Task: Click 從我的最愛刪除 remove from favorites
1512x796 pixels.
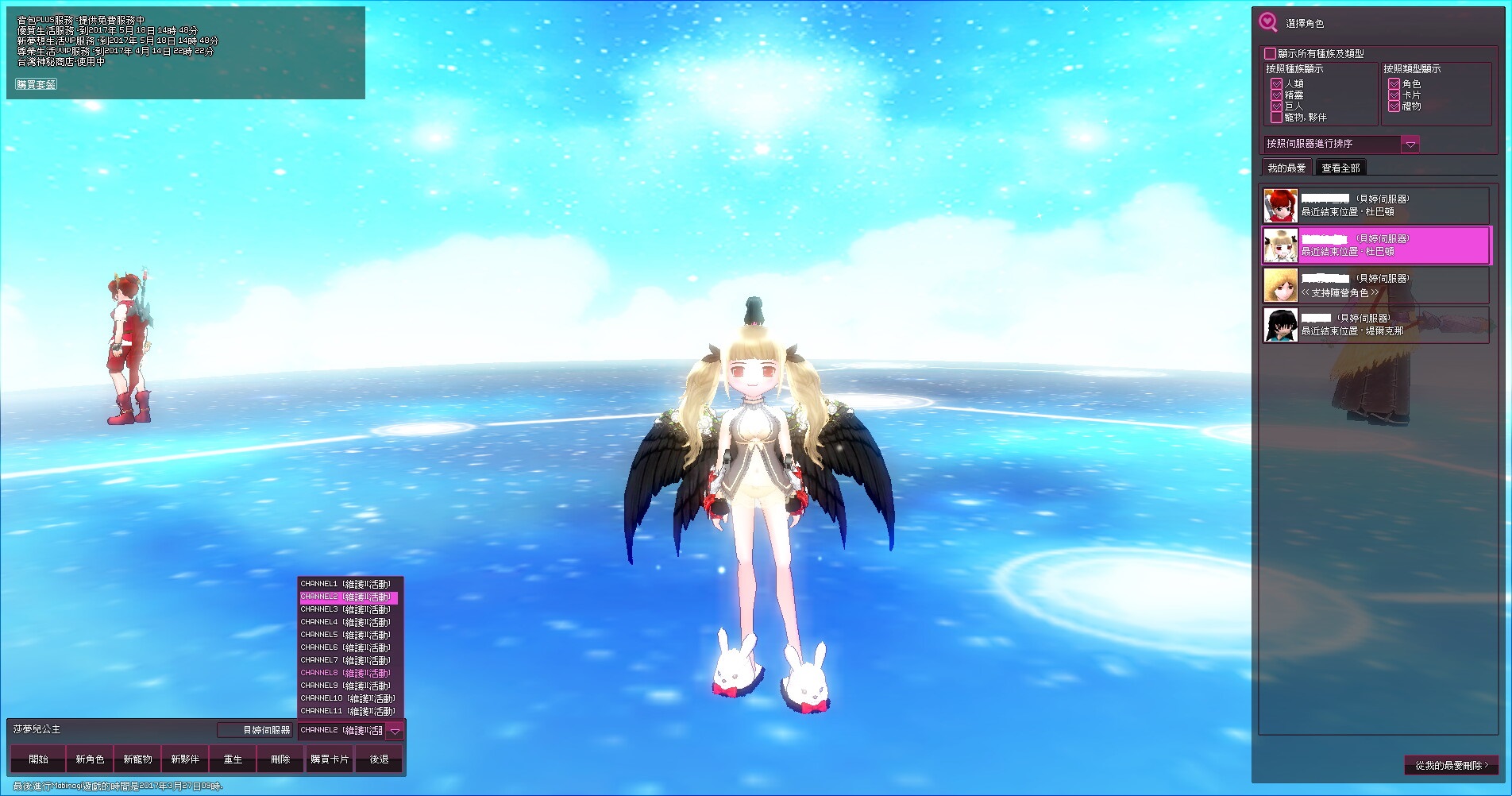Action: 1451,765
